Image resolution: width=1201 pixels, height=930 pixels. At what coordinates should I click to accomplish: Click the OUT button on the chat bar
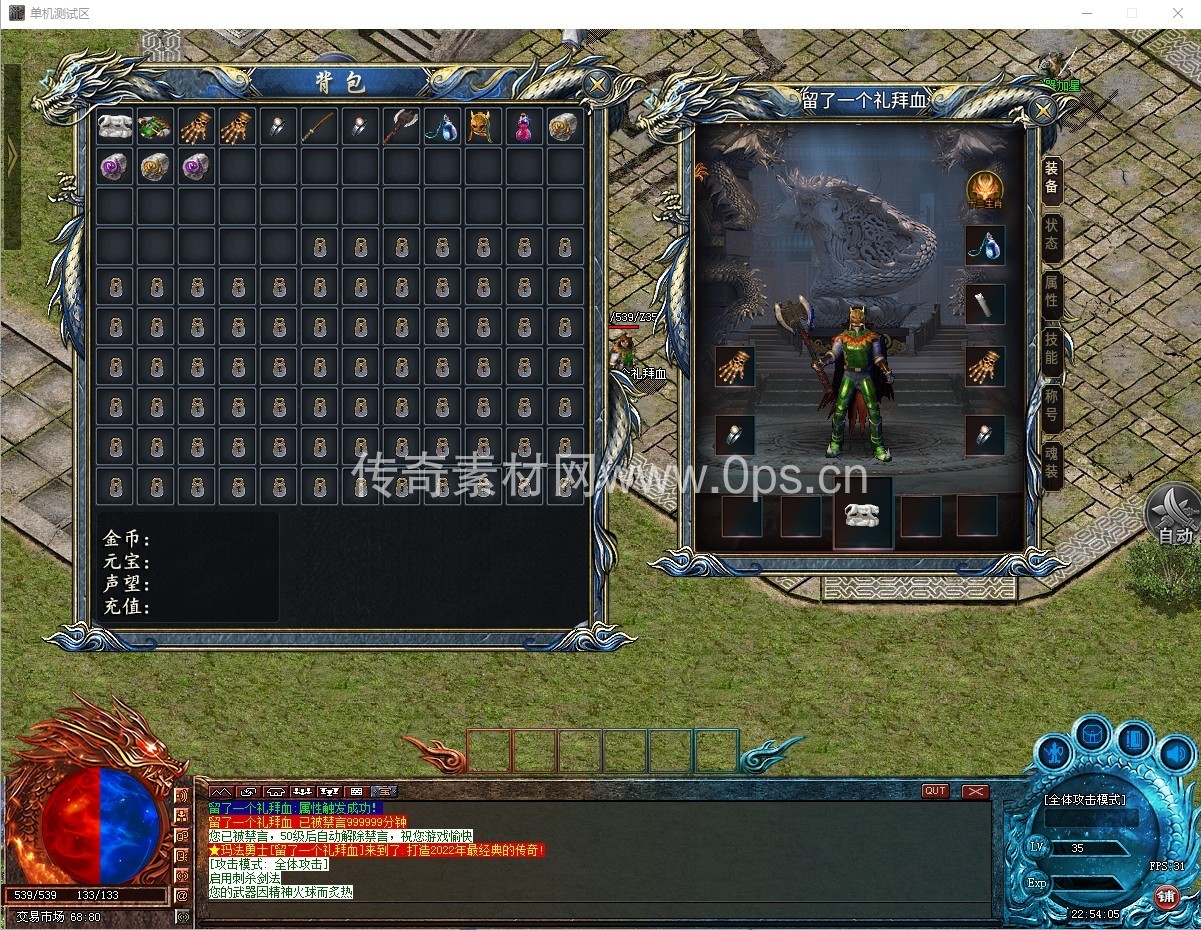point(935,791)
